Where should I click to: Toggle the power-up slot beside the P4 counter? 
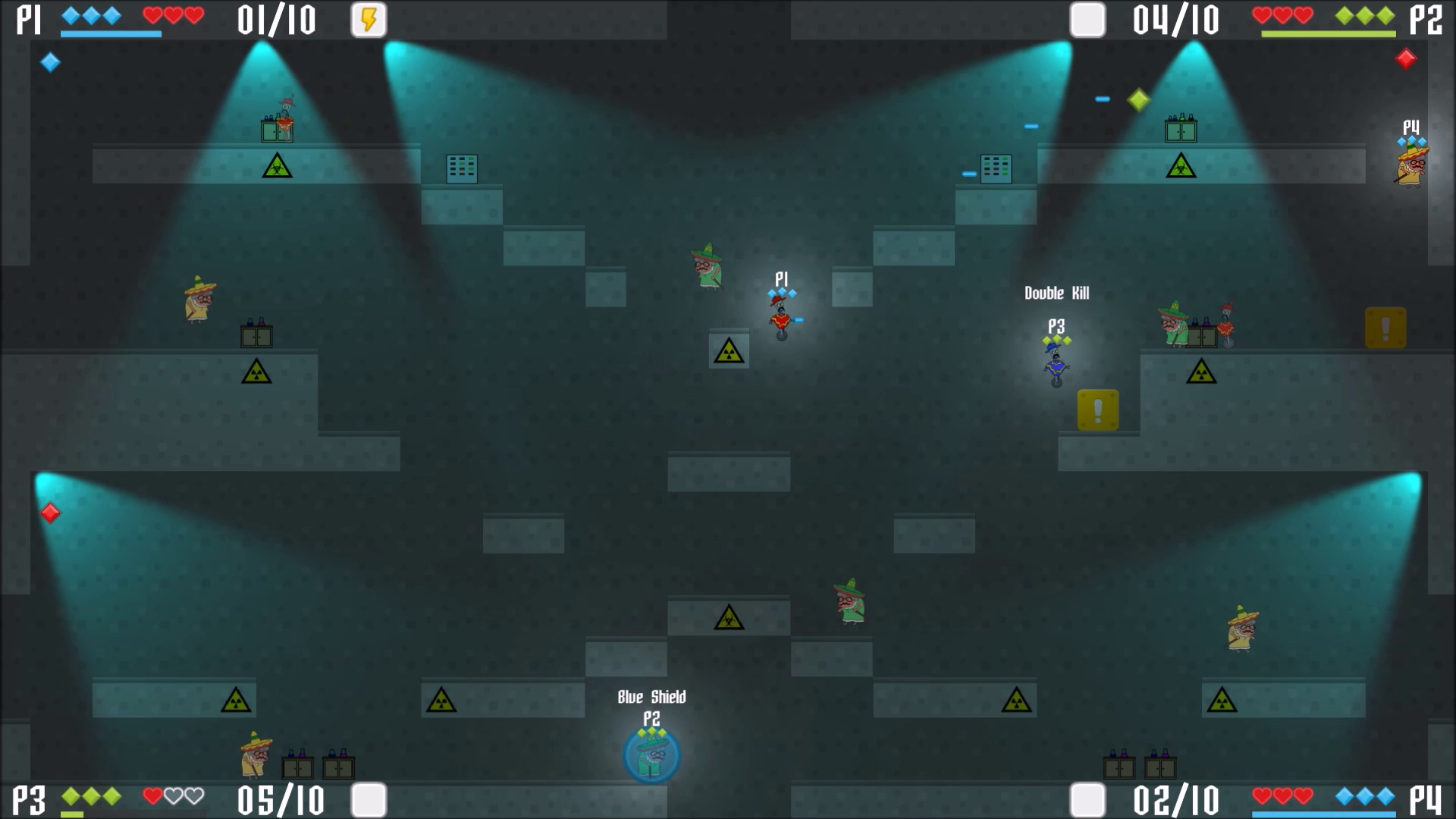tap(1087, 799)
